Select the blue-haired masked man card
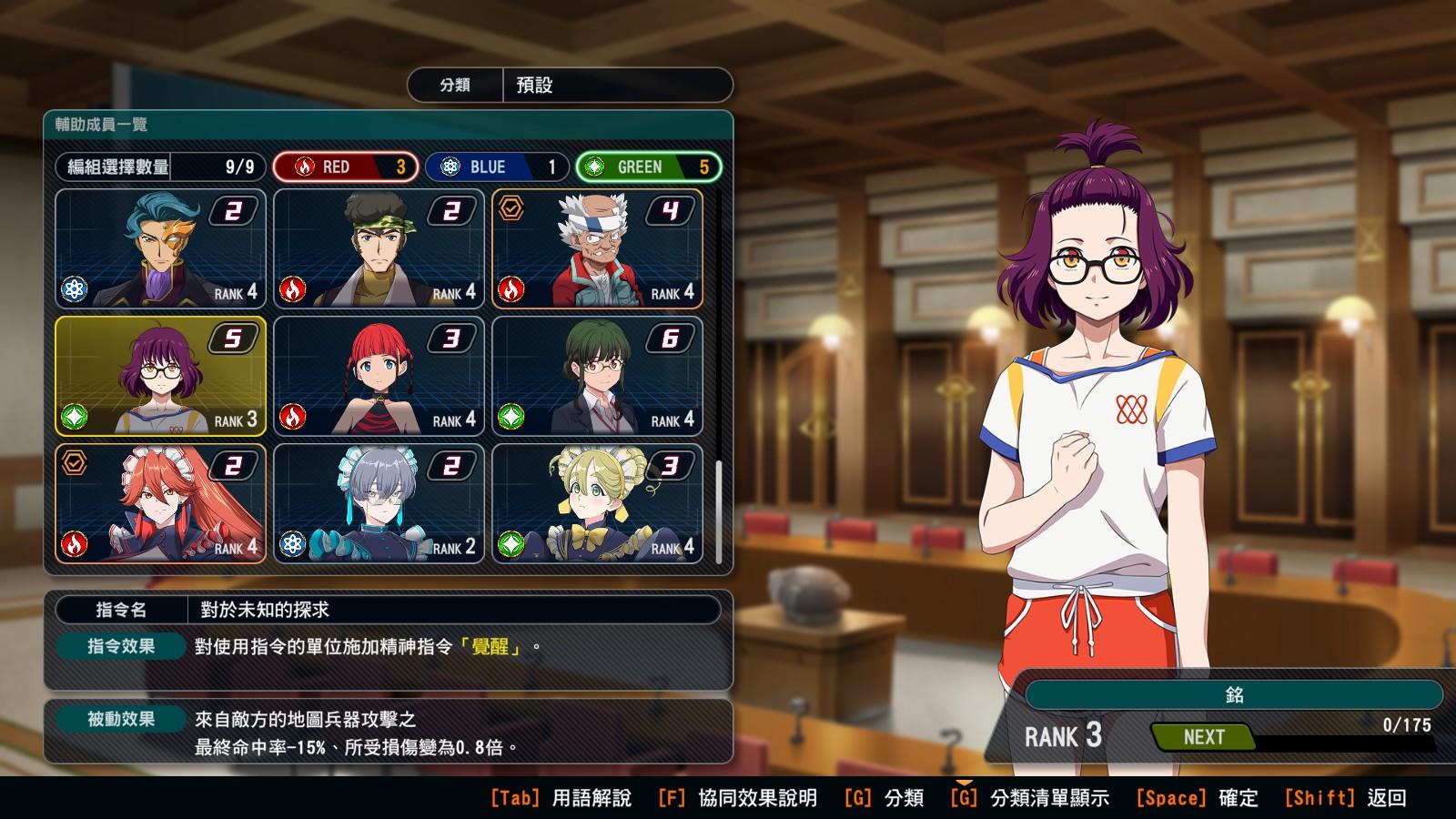This screenshot has height=819, width=1456. click(161, 248)
